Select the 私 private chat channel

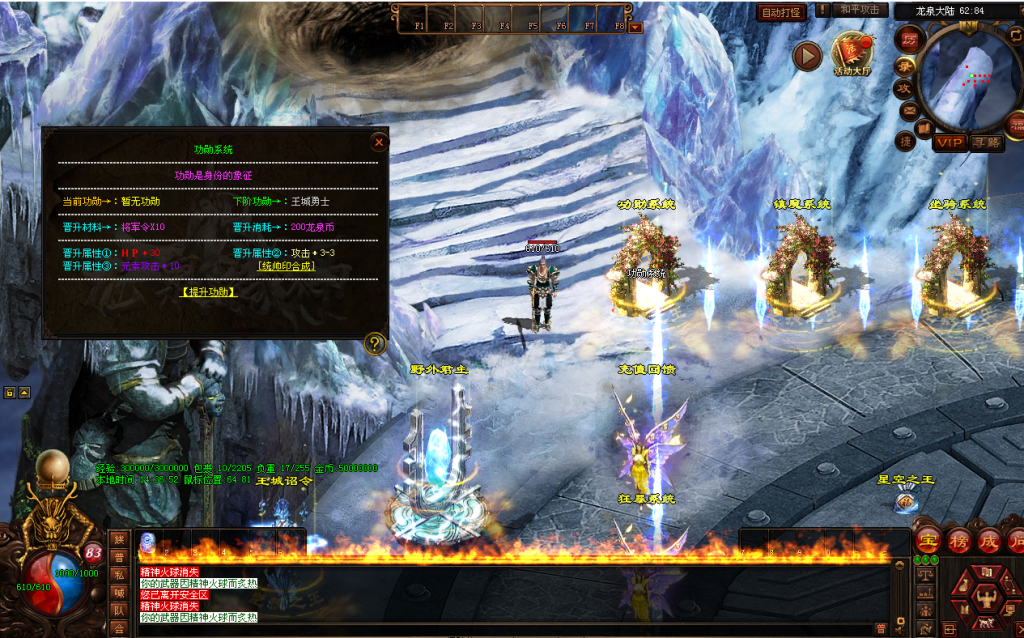coord(118,575)
